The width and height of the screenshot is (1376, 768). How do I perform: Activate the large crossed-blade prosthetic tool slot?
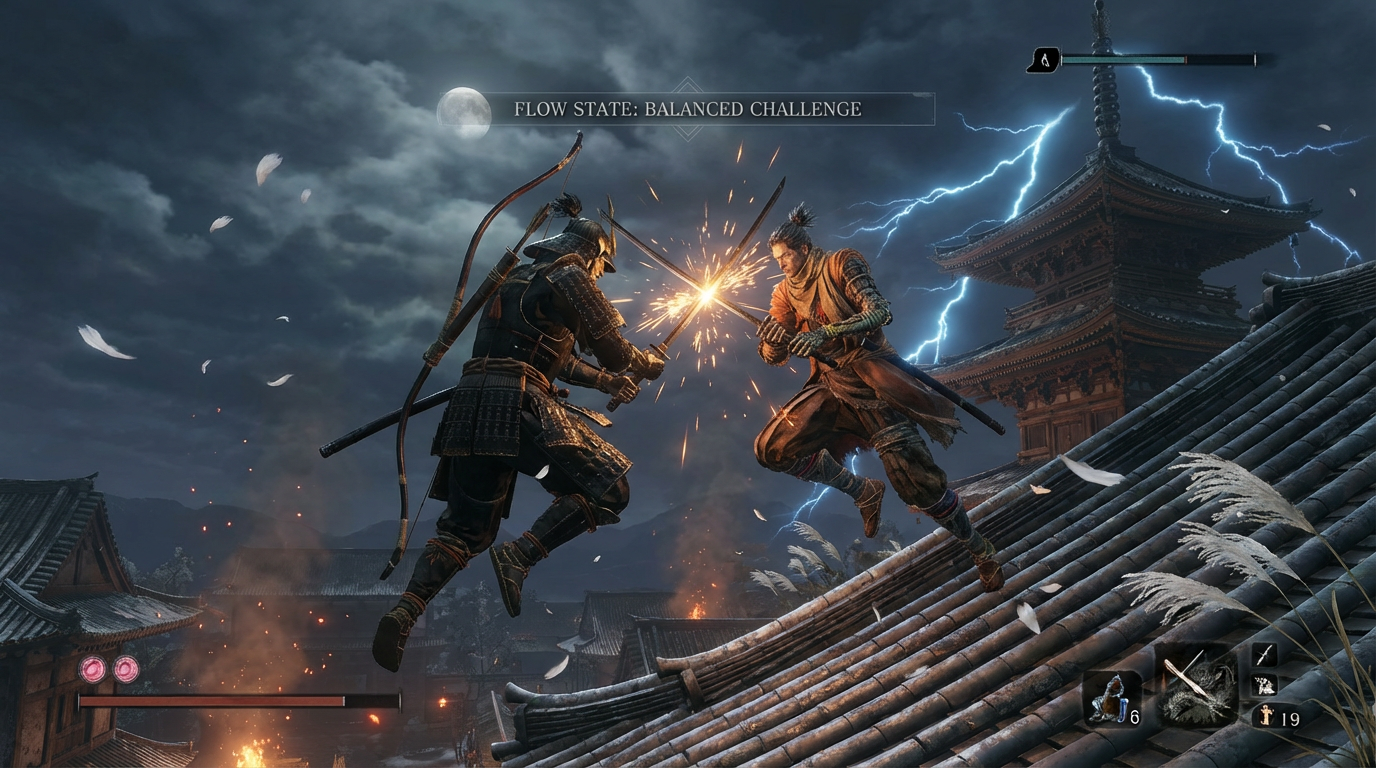click(1196, 686)
